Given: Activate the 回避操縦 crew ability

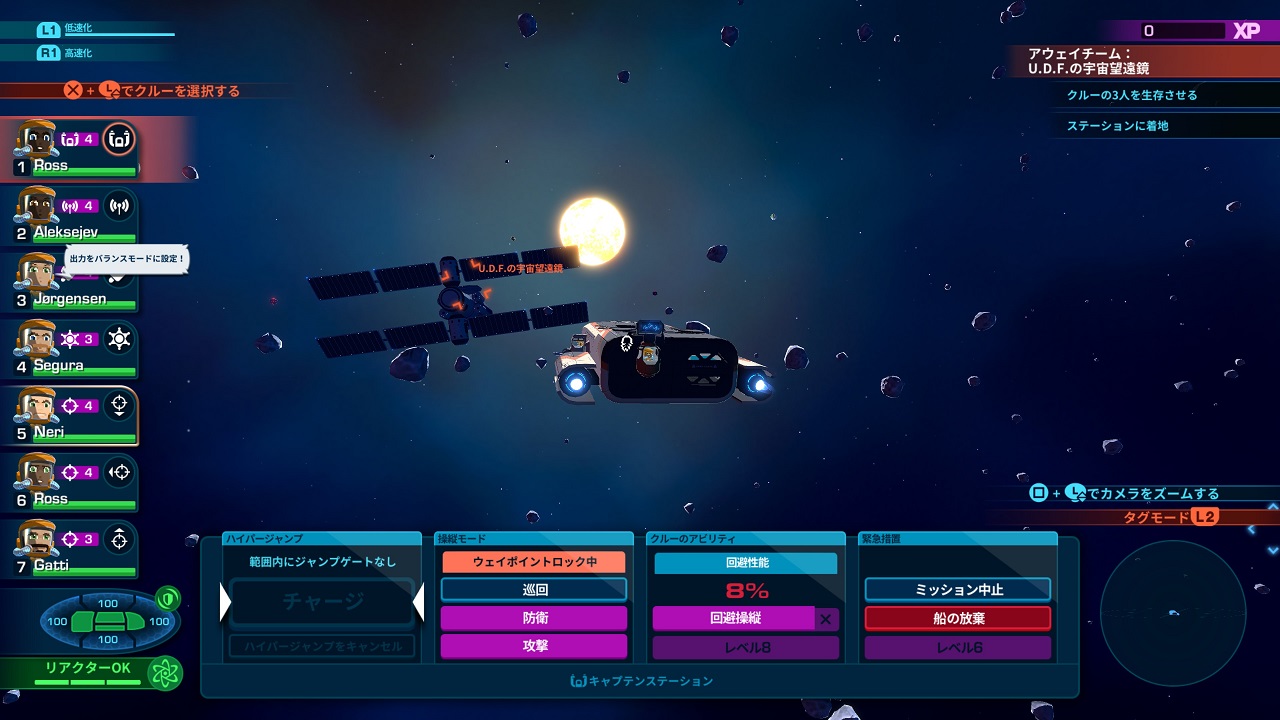Looking at the screenshot, I should click(734, 618).
